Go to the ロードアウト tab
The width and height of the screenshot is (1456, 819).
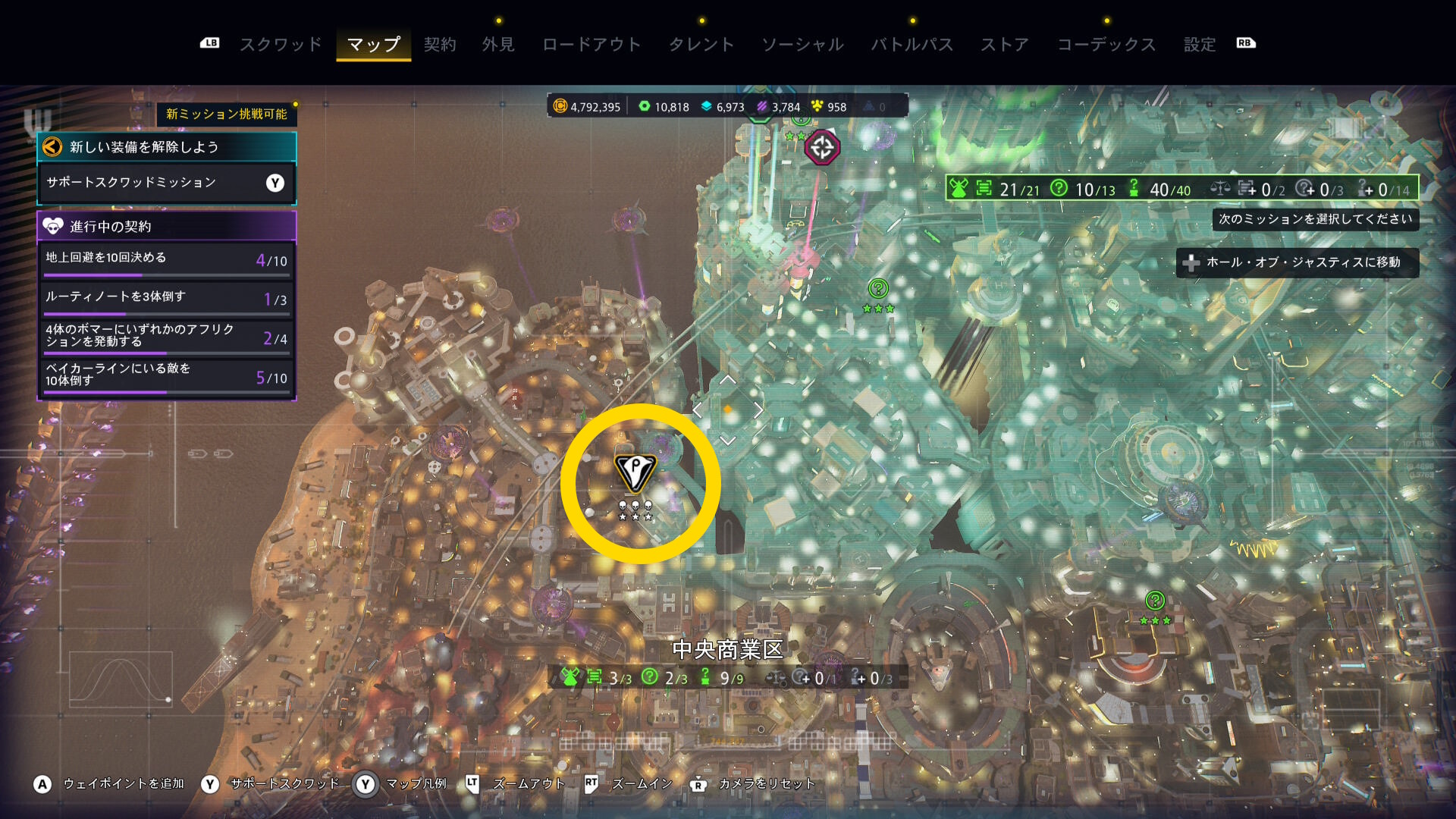pyautogui.click(x=591, y=45)
